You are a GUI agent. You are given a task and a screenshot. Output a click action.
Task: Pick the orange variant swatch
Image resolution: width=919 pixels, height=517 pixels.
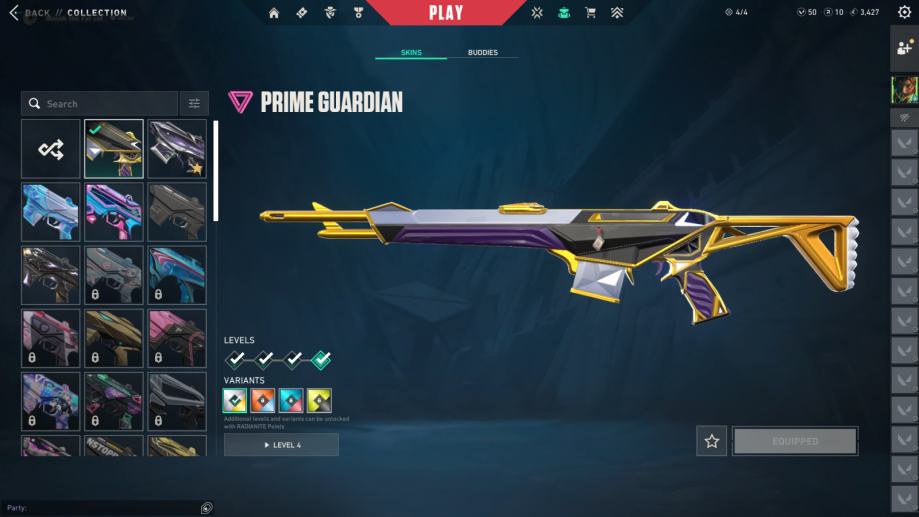click(x=263, y=401)
